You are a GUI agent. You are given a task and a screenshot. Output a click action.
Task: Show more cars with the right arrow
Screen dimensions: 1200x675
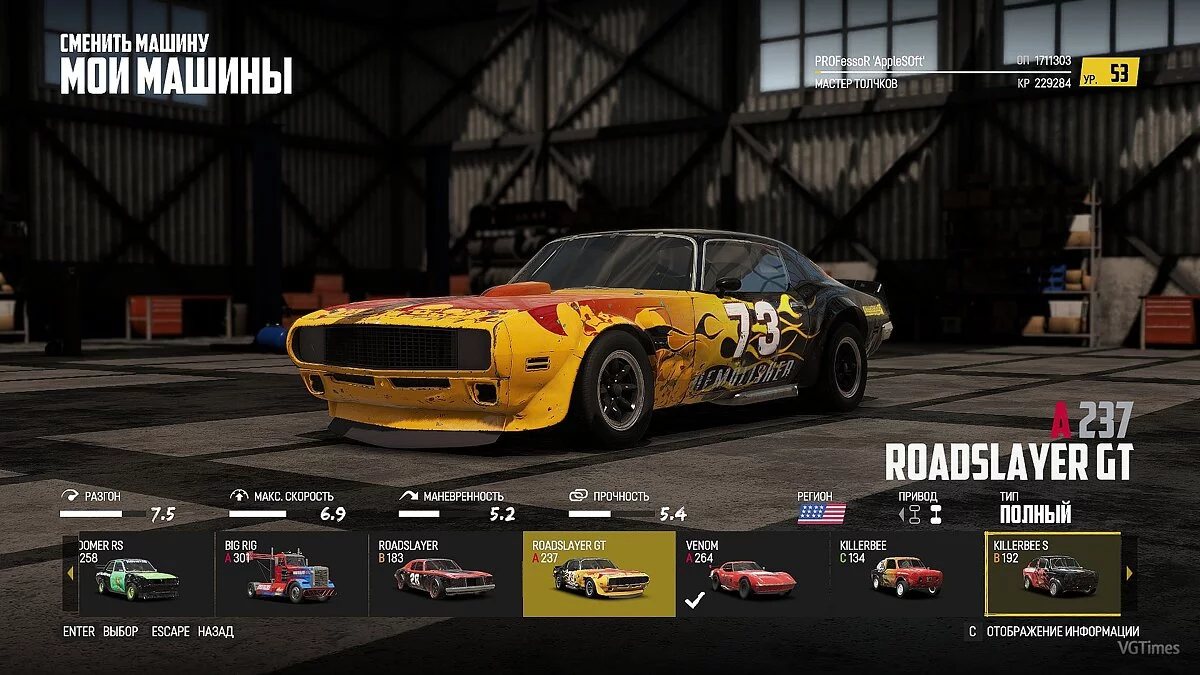[1130, 574]
